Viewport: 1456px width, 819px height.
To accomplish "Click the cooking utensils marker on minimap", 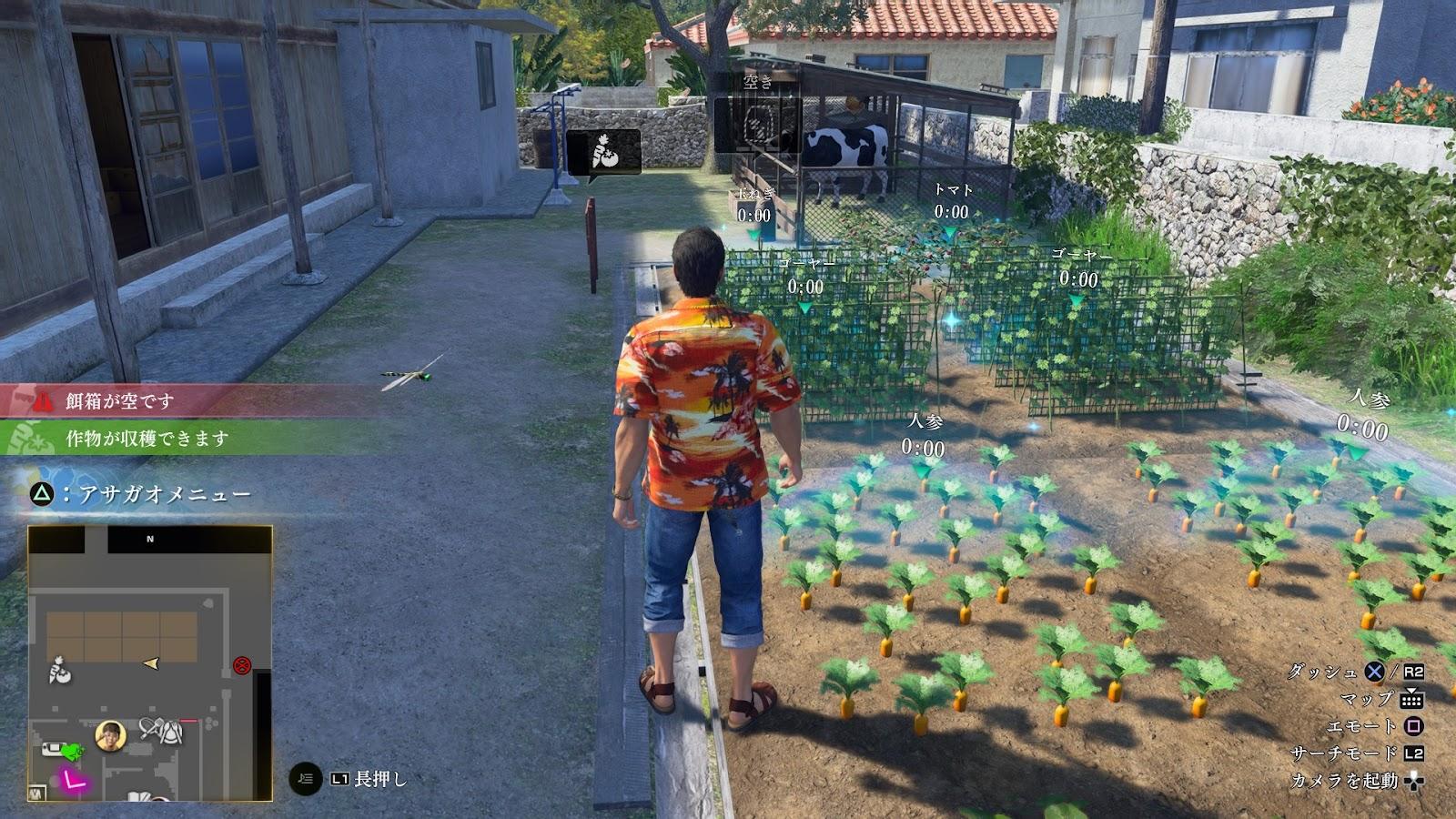I will tap(160, 729).
